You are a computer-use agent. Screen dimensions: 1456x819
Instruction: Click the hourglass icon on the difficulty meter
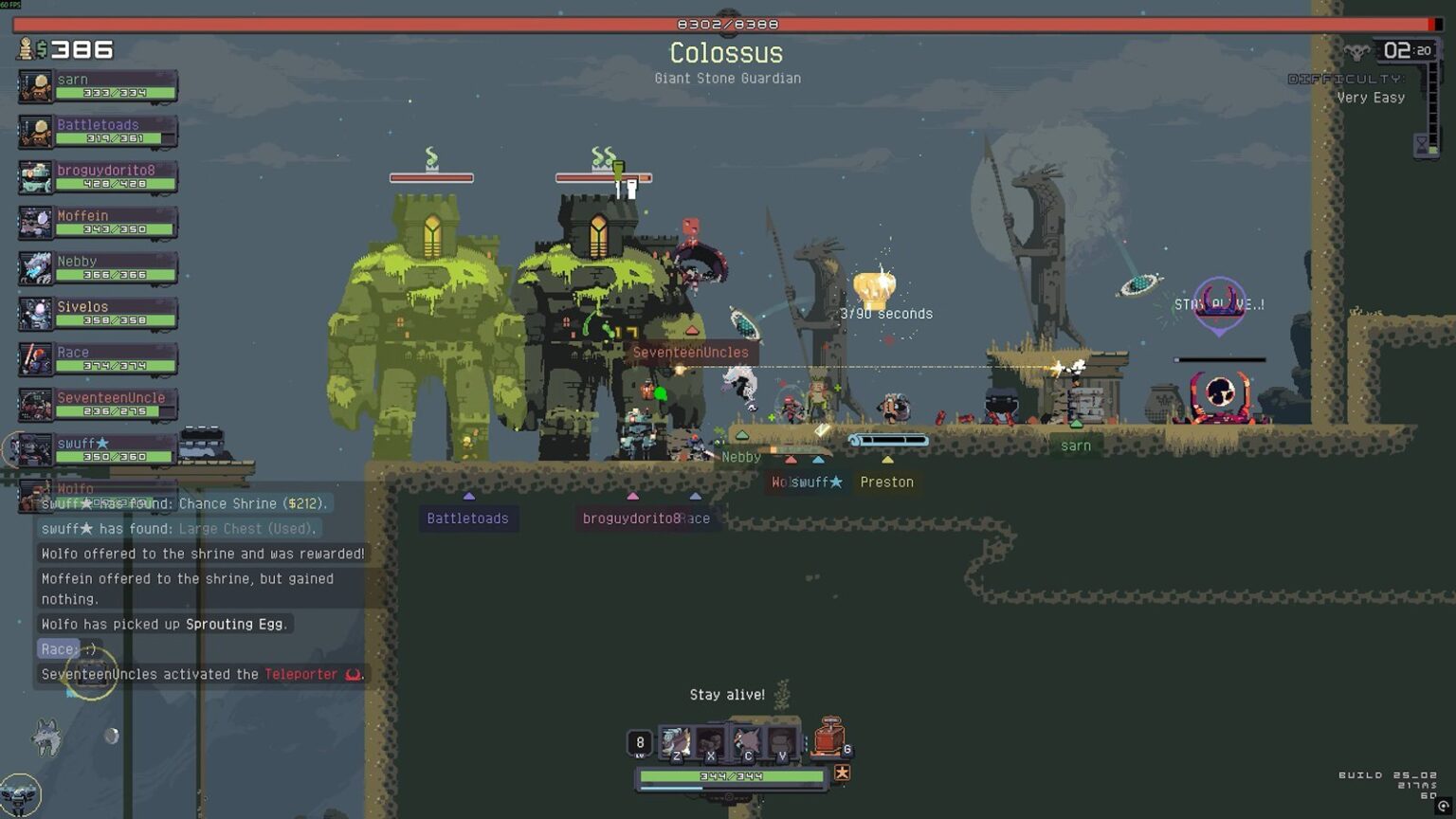(1422, 144)
